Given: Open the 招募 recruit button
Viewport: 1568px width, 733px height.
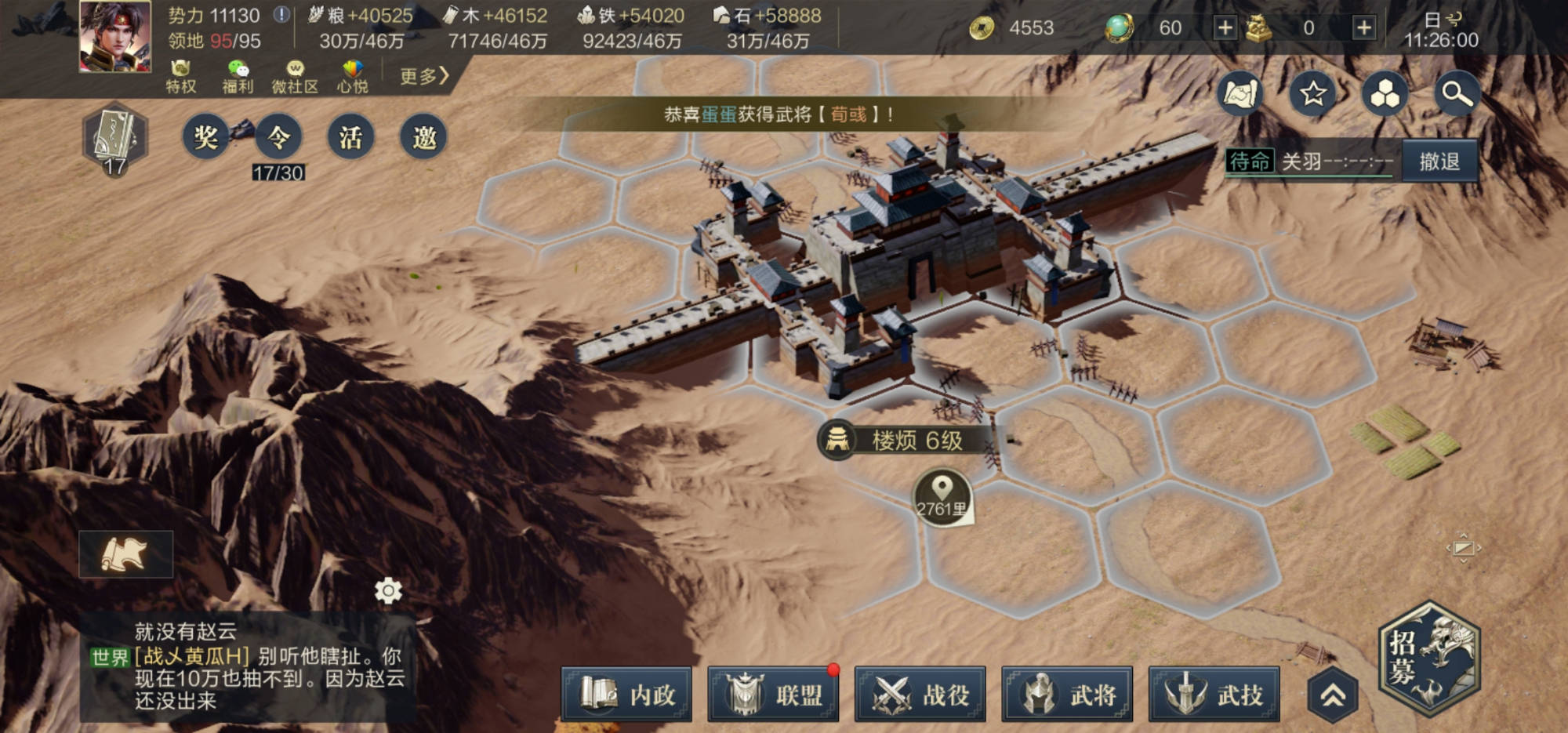Looking at the screenshot, I should pos(1428,657).
